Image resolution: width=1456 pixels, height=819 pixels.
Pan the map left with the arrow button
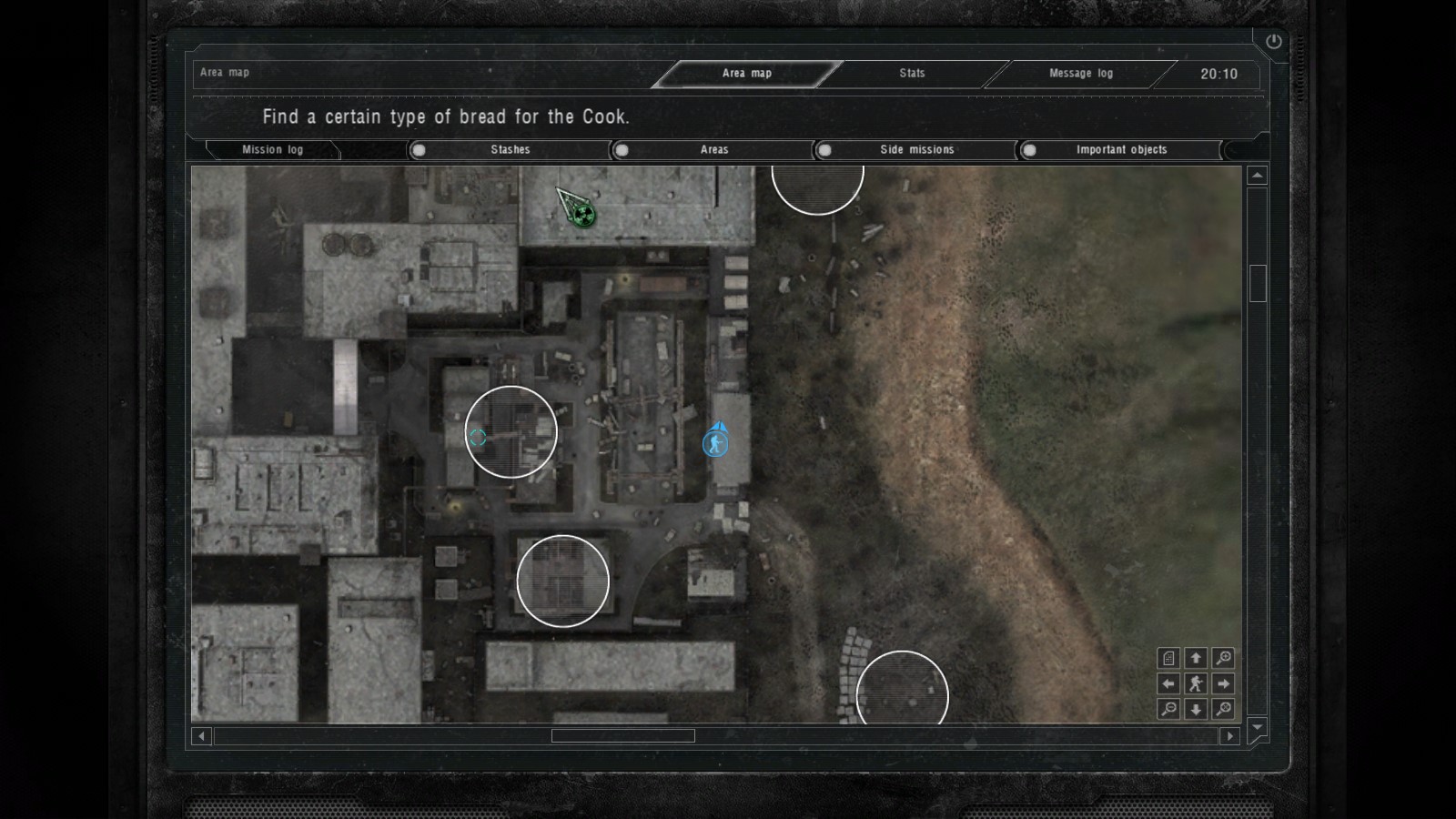[1169, 683]
